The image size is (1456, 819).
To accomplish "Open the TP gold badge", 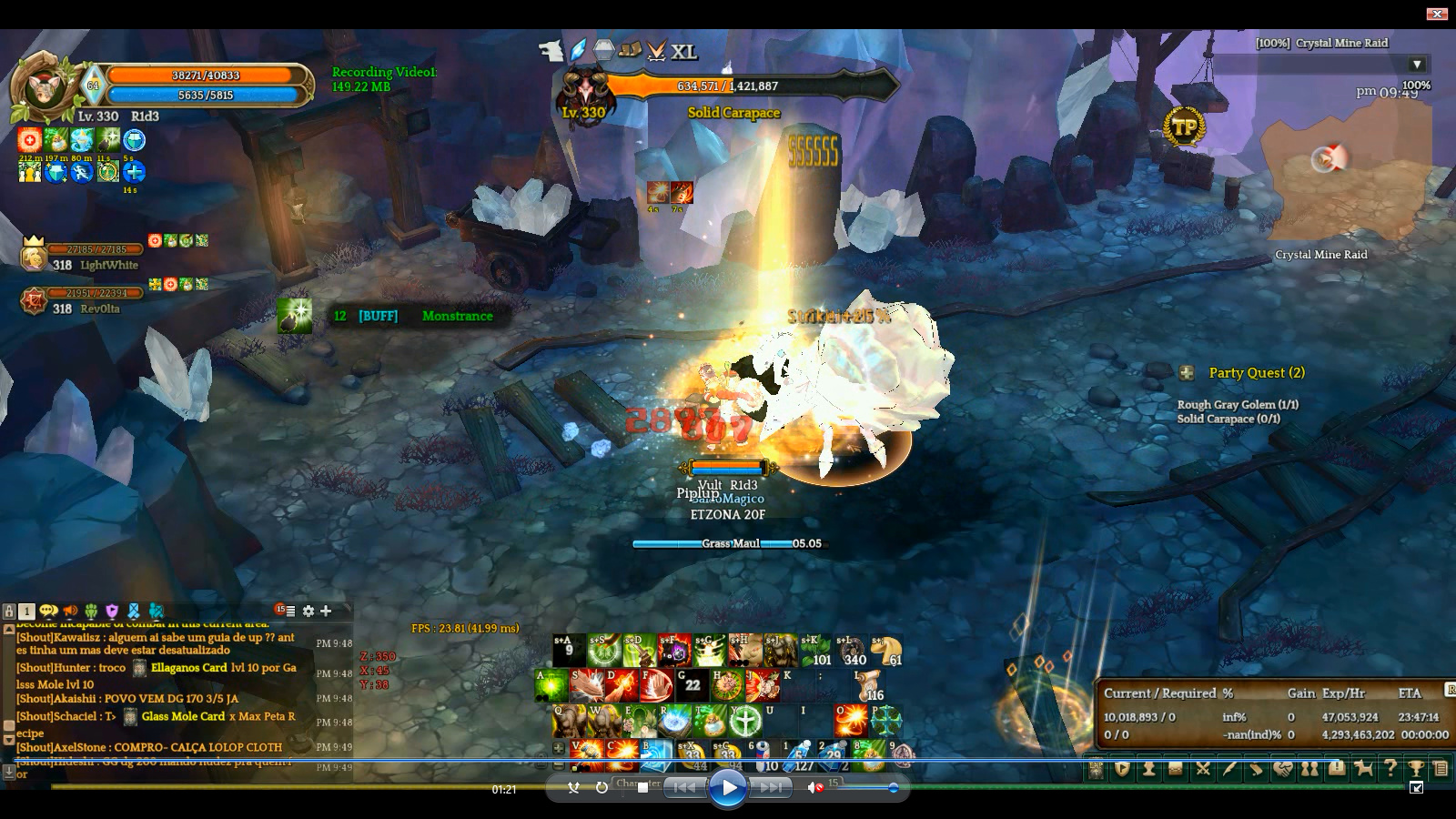I will [x=1183, y=127].
